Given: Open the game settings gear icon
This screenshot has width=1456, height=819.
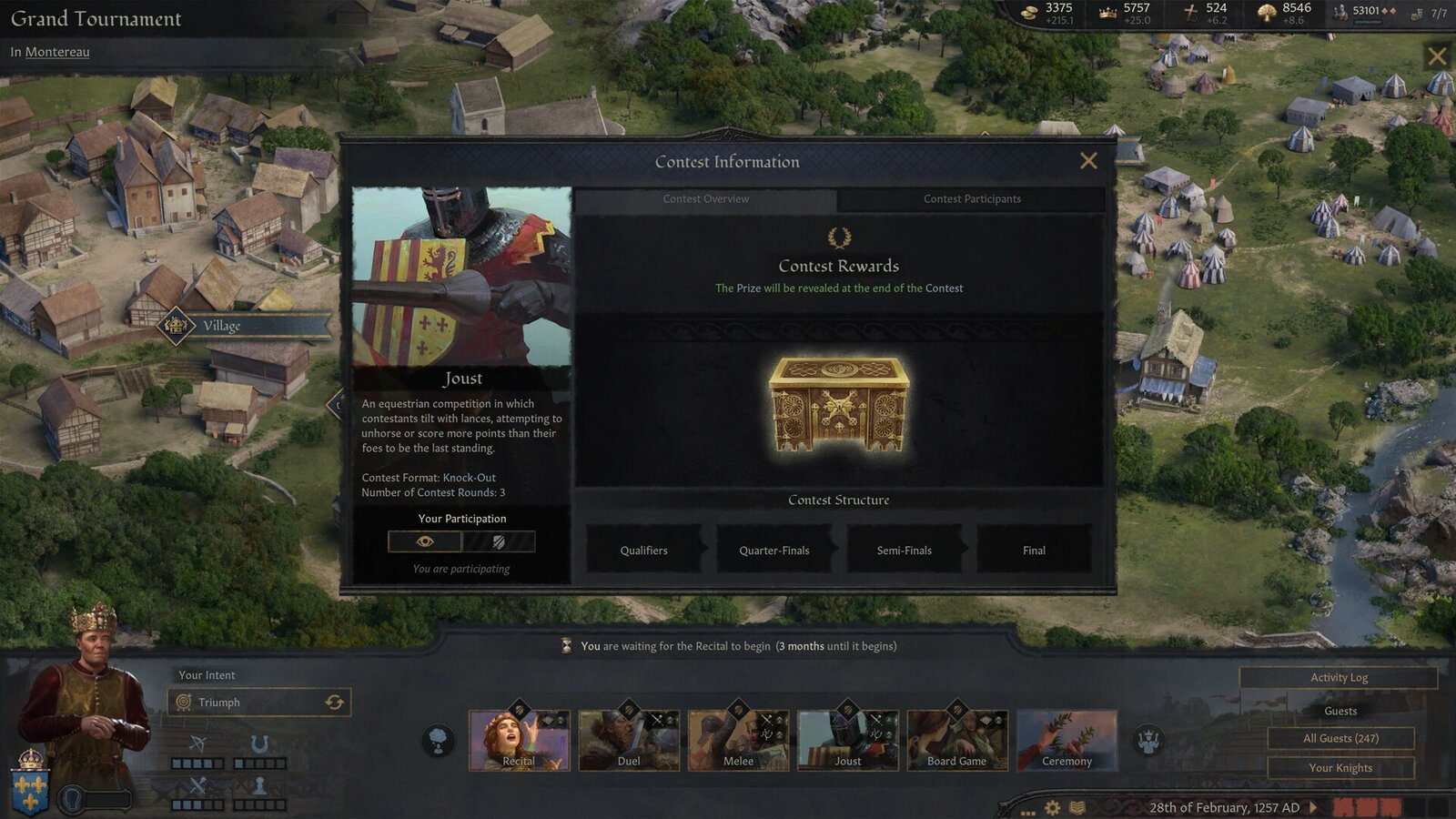Looking at the screenshot, I should pos(1053,805).
